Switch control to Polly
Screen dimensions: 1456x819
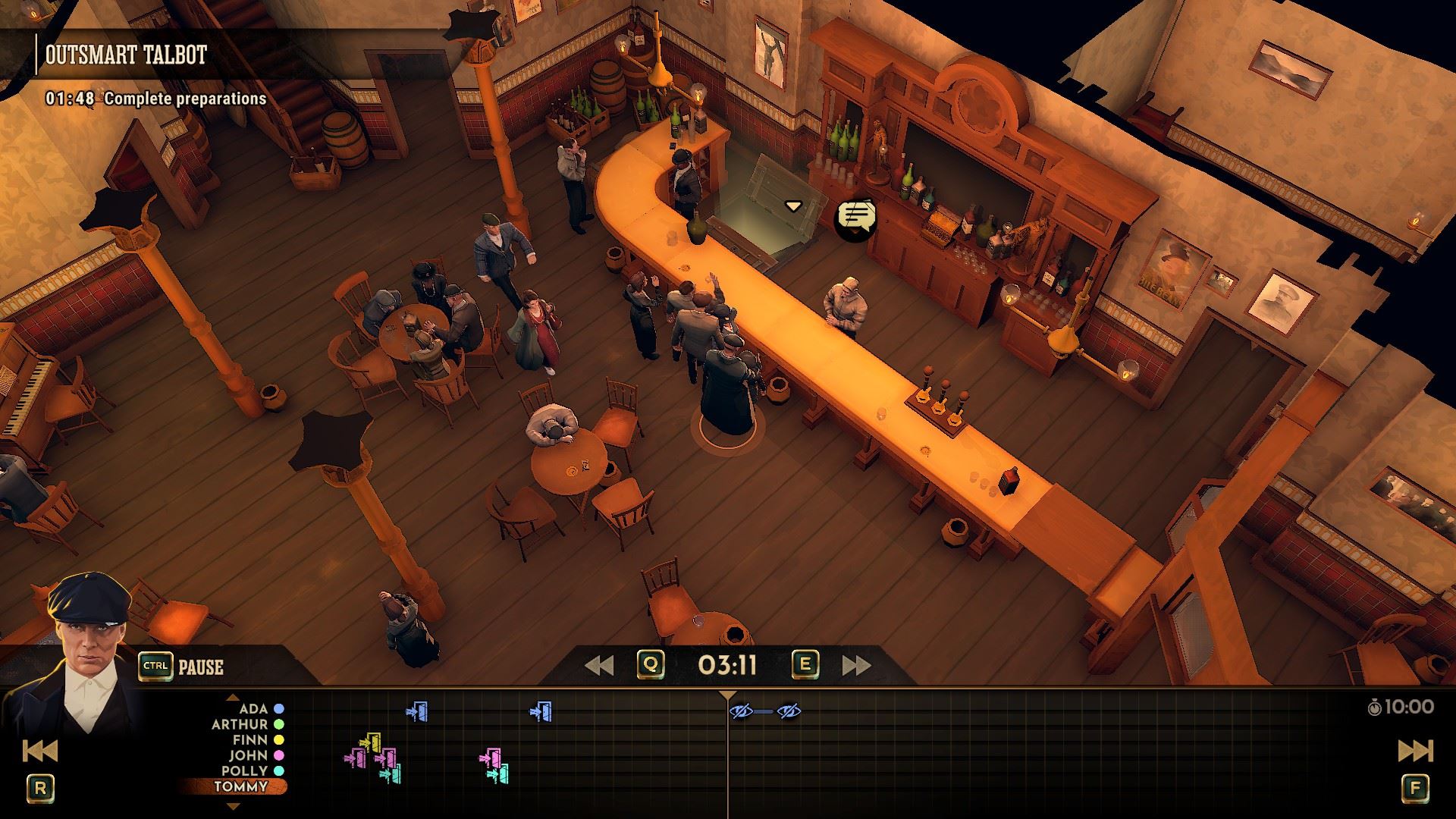point(245,770)
